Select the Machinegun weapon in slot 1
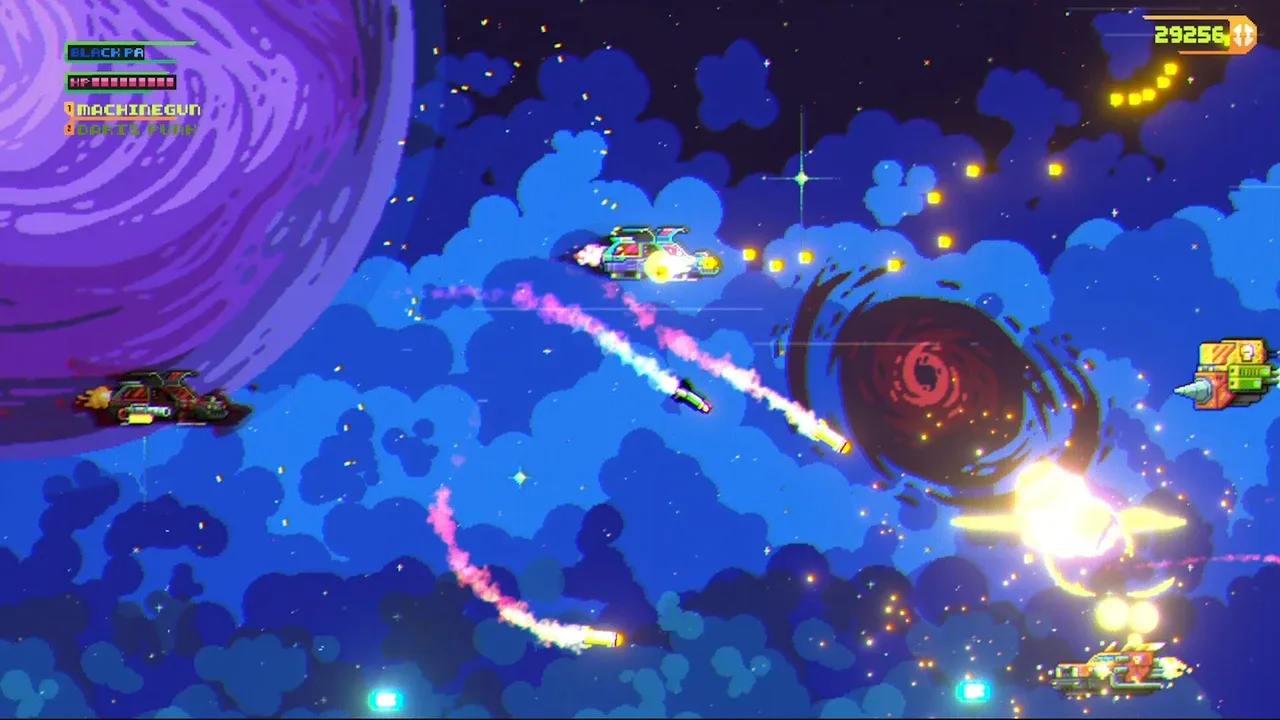The height and width of the screenshot is (720, 1280). click(136, 109)
